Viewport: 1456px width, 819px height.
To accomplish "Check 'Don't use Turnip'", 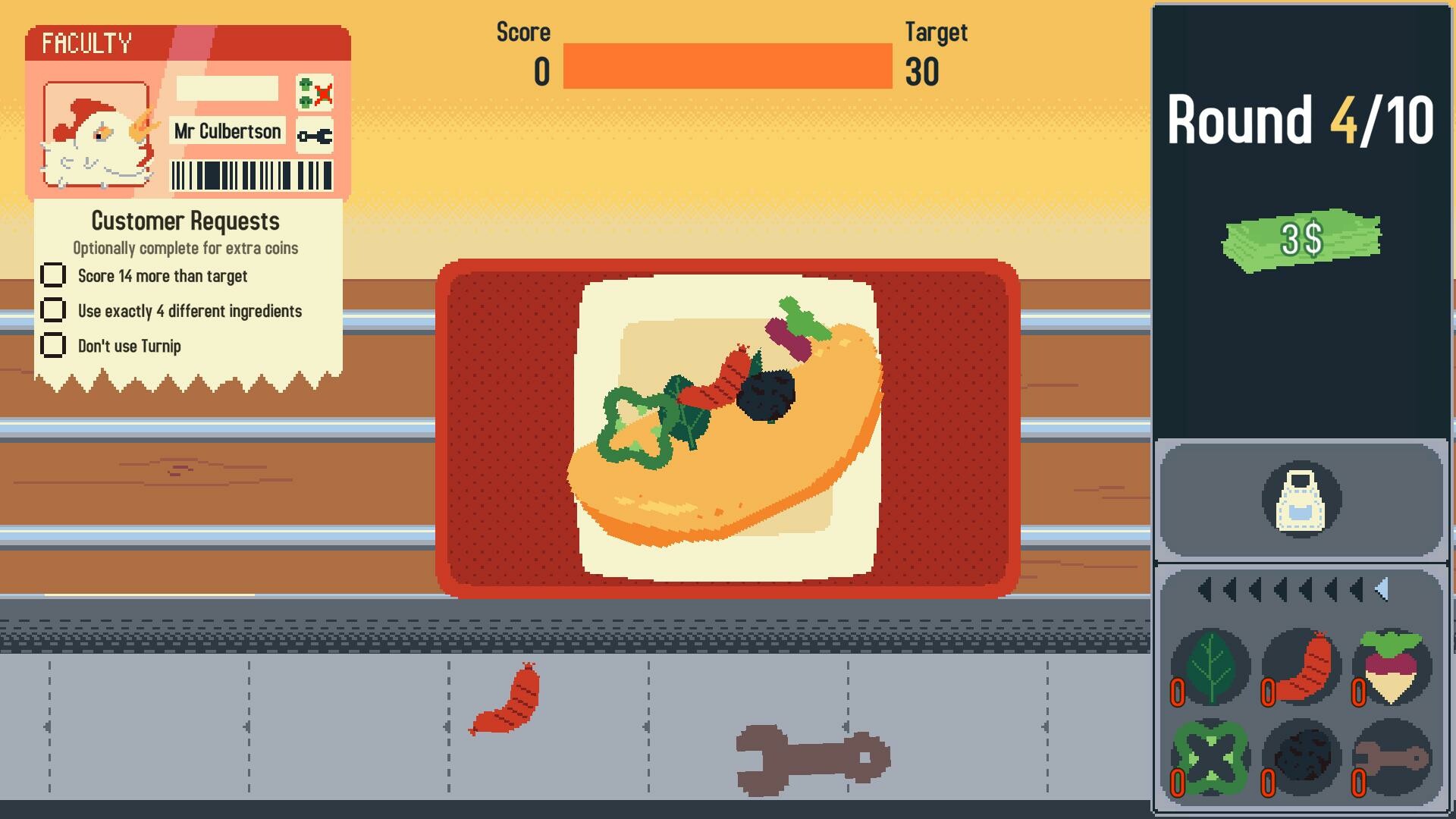I will tap(54, 346).
